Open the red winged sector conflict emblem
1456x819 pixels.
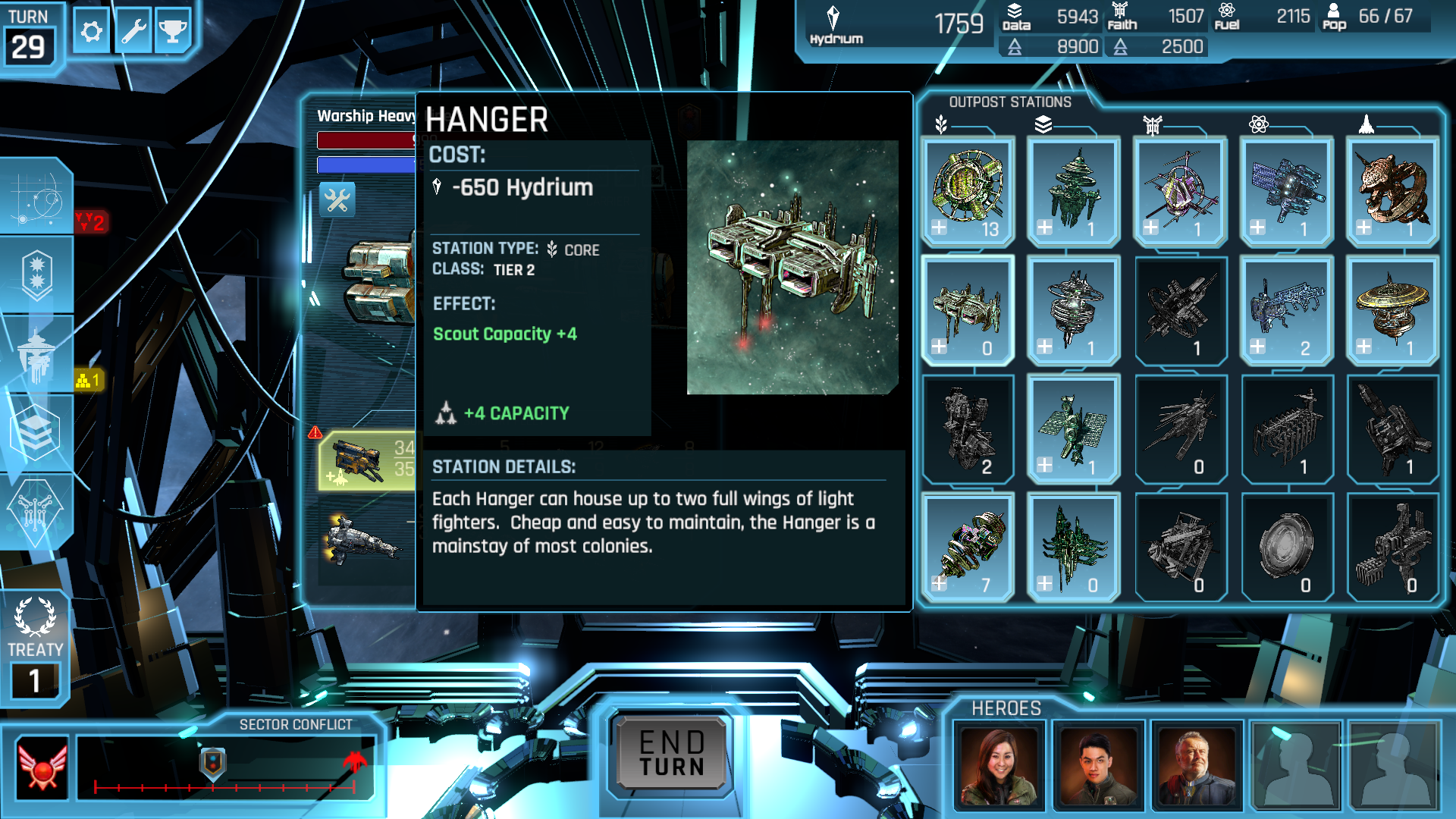click(42, 766)
